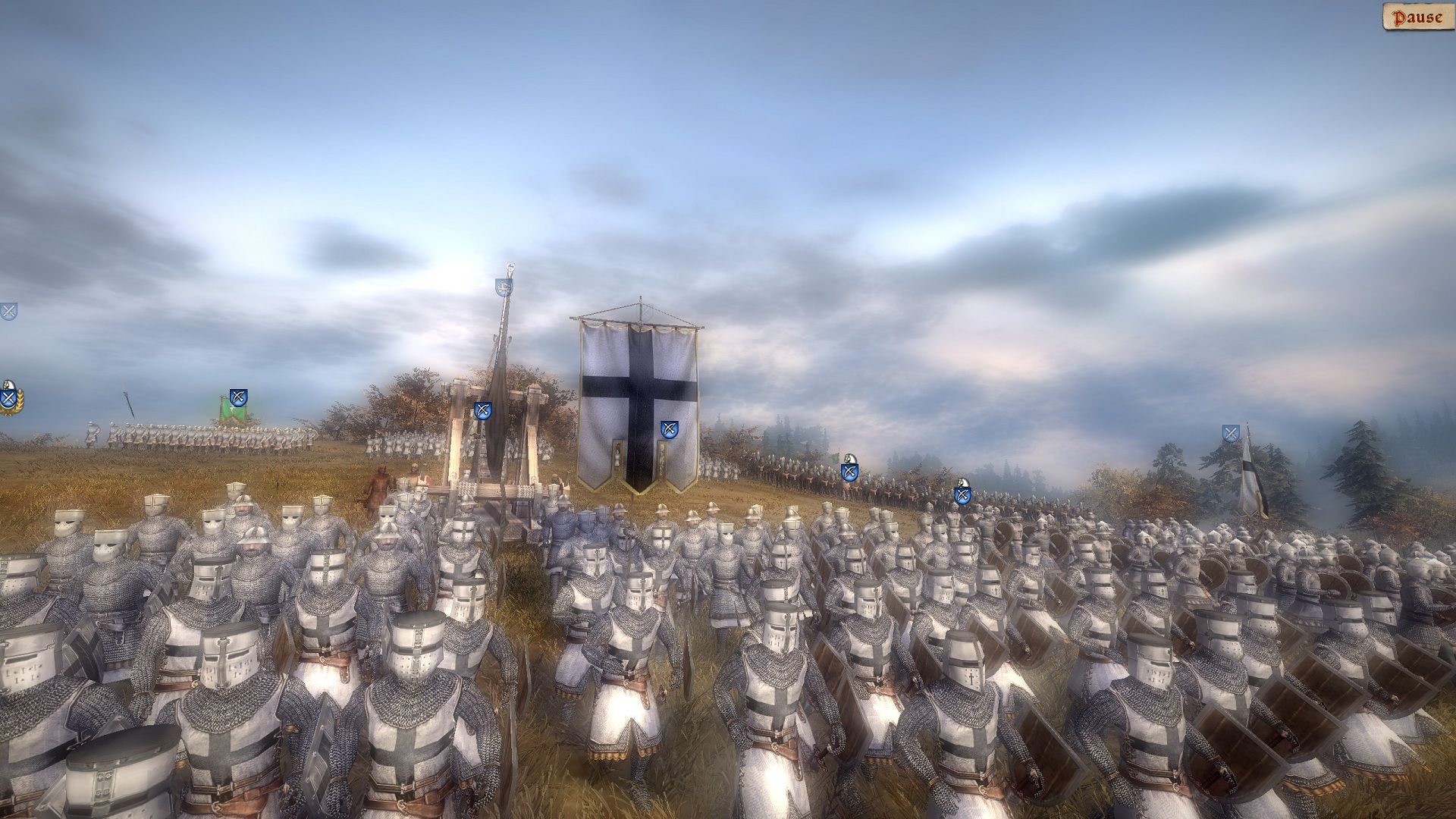Viewport: 1456px width, 819px height.
Task: Click the unit banner above the green flag on the left
Action: (239, 397)
